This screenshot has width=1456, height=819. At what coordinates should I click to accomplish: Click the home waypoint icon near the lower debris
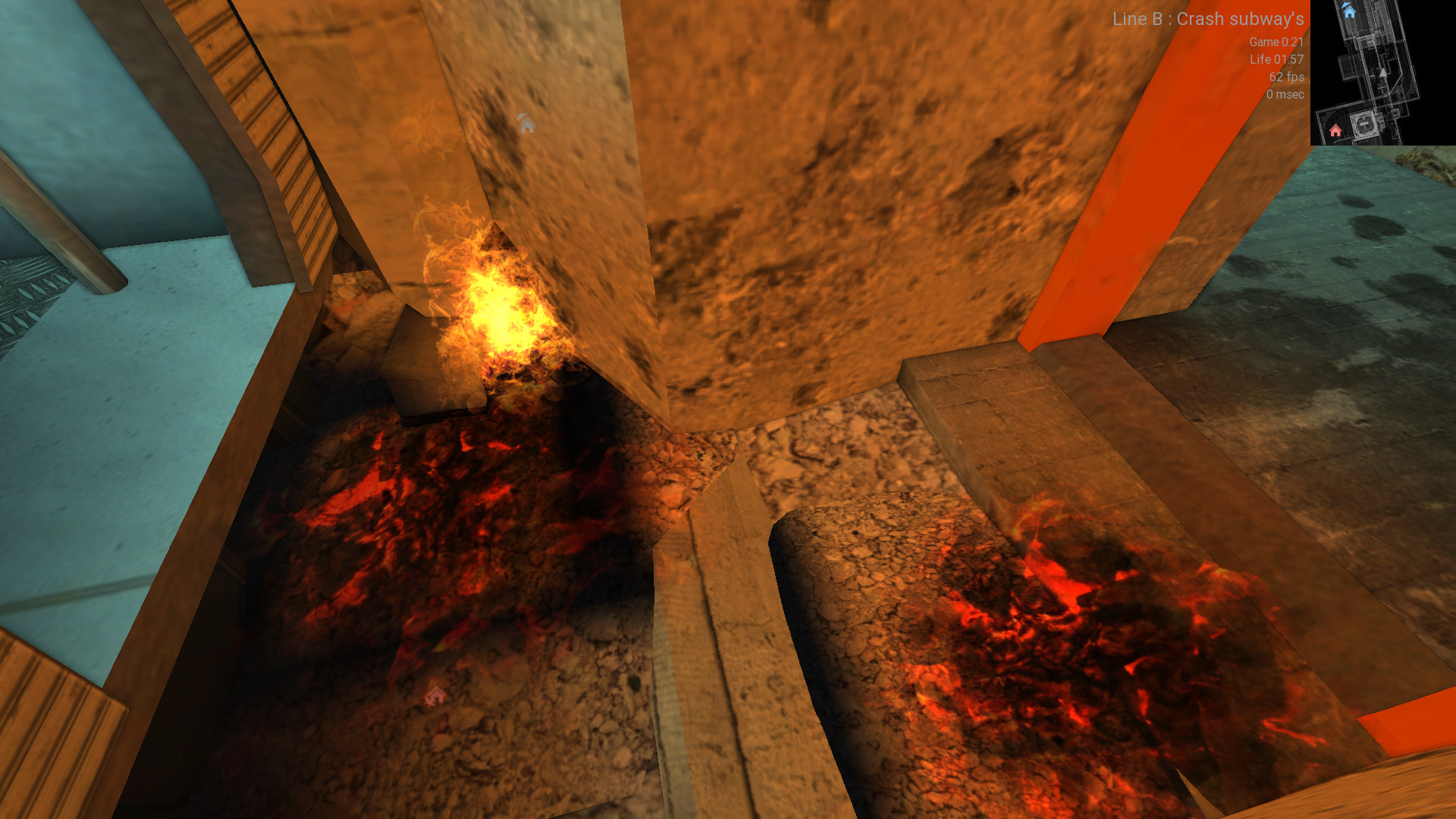pyautogui.click(x=436, y=694)
